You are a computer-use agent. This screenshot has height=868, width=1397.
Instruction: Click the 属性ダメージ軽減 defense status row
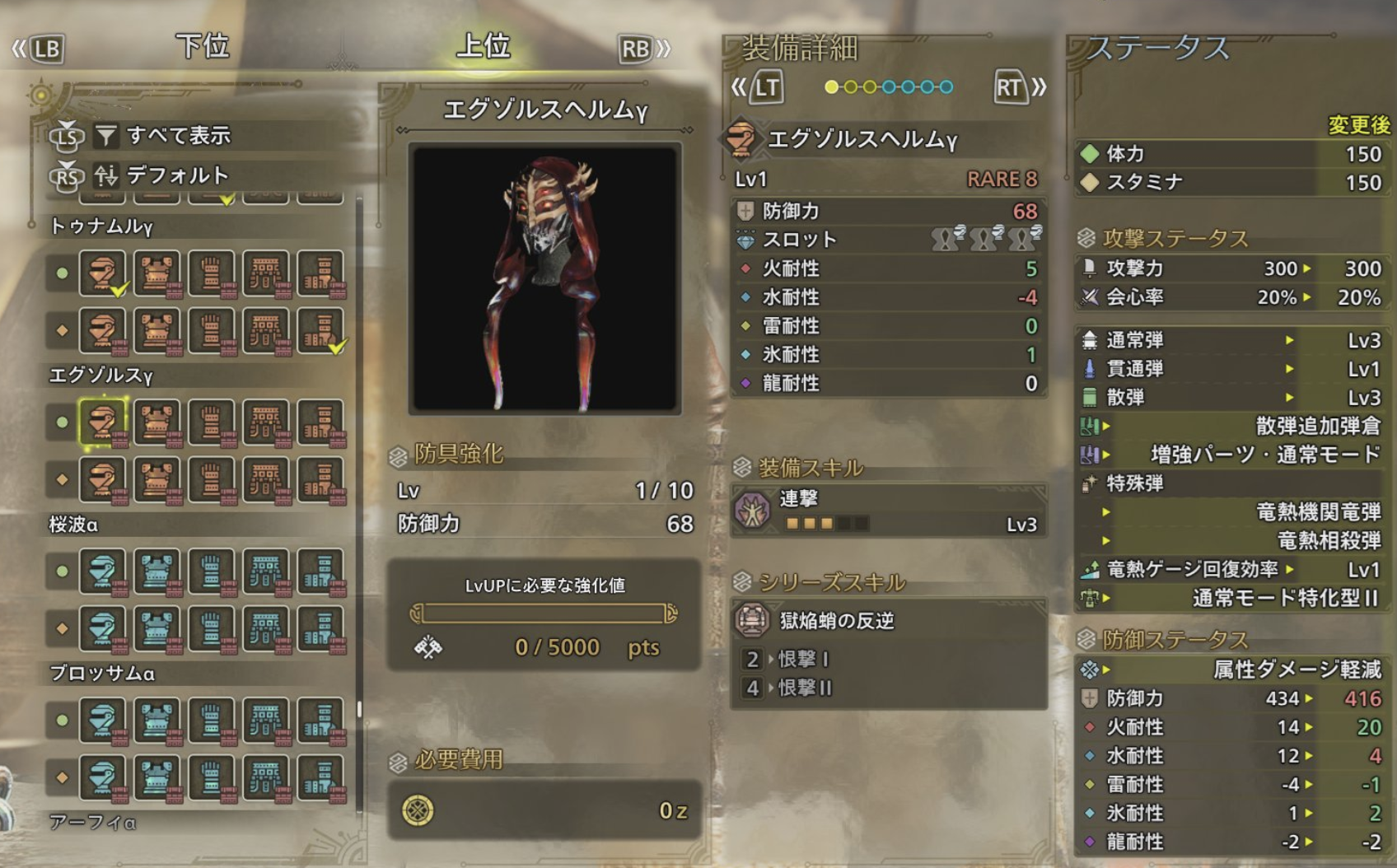[1231, 670]
